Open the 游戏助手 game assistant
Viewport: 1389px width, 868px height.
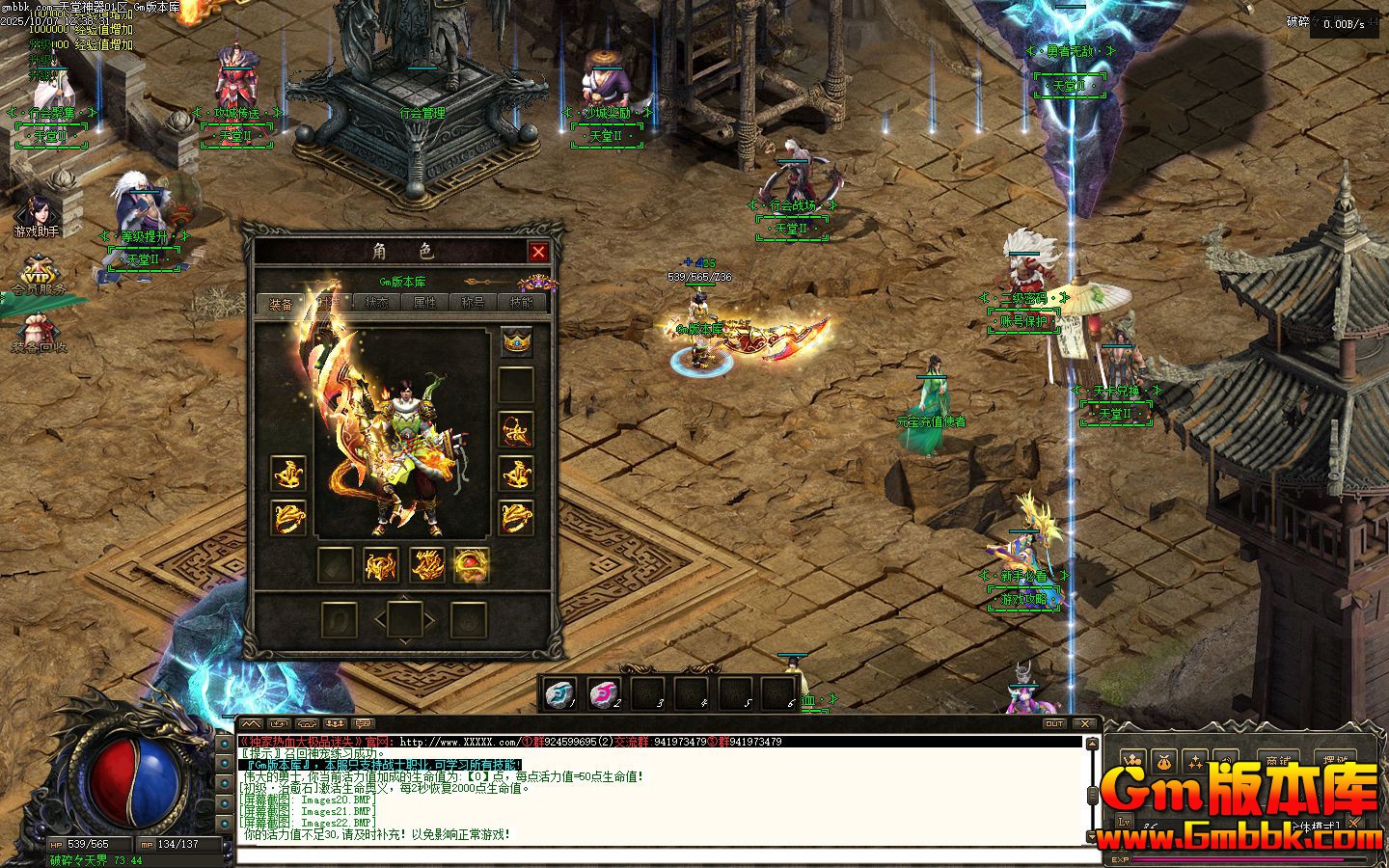coord(37,217)
